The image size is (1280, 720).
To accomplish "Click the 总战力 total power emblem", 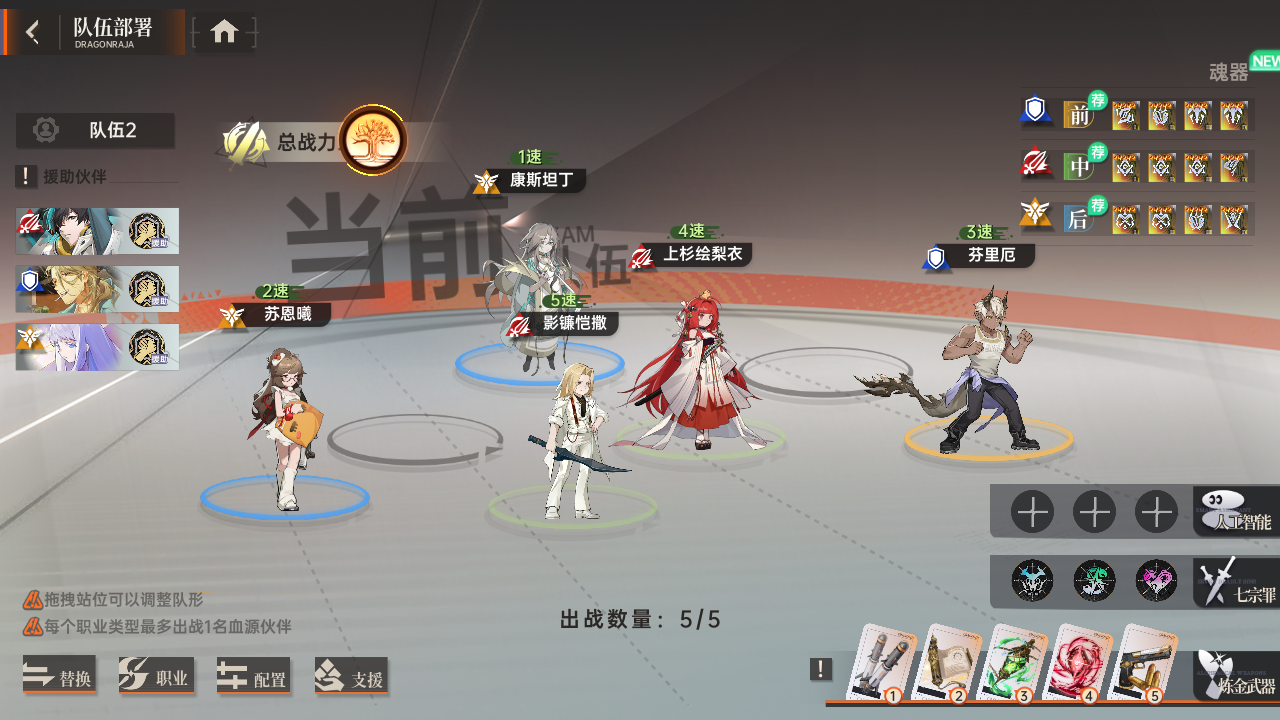I will (371, 141).
